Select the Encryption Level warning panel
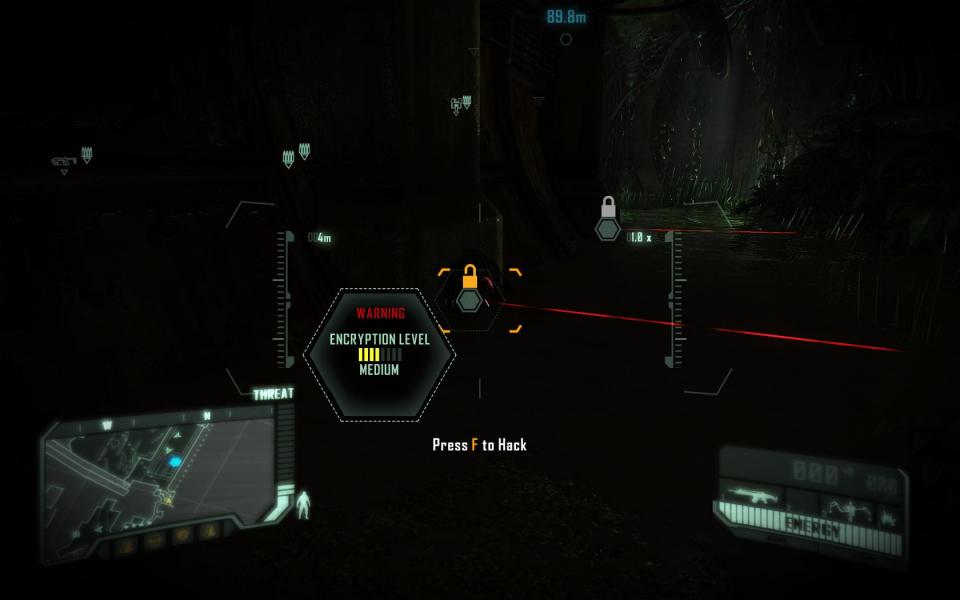This screenshot has width=960, height=600. click(379, 354)
